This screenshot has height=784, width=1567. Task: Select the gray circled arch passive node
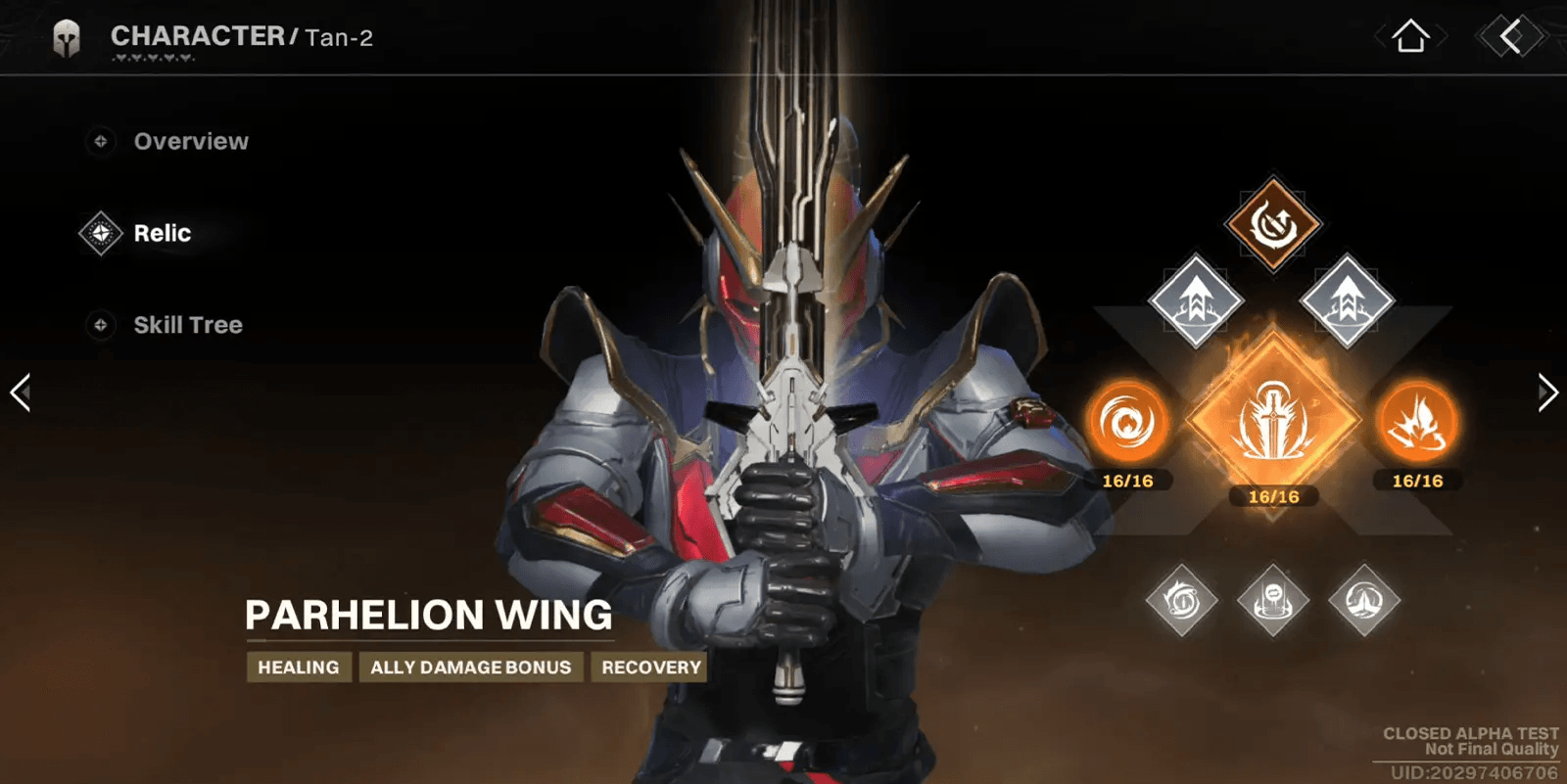tap(1363, 600)
